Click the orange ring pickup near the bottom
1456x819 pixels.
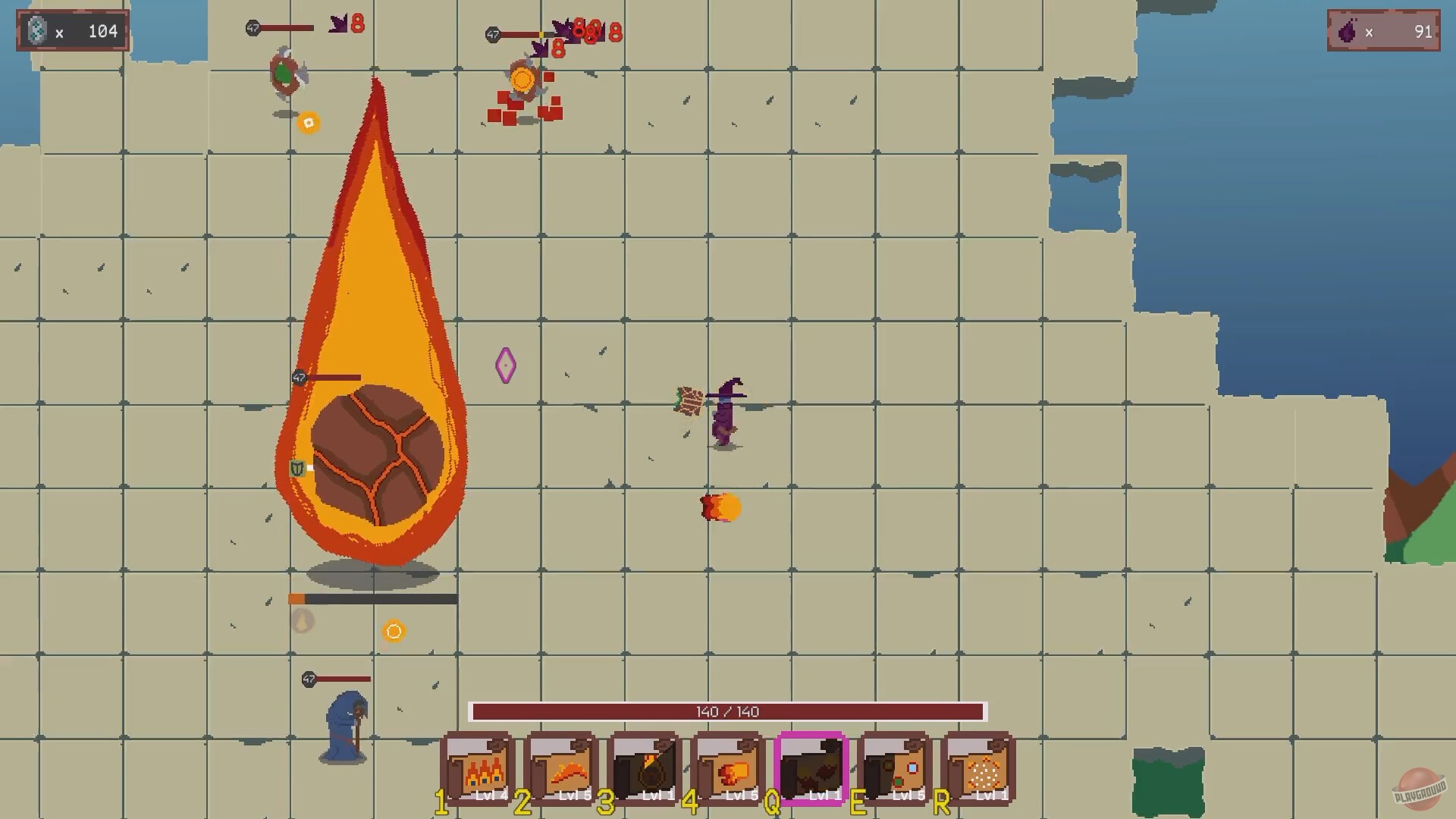pos(393,631)
